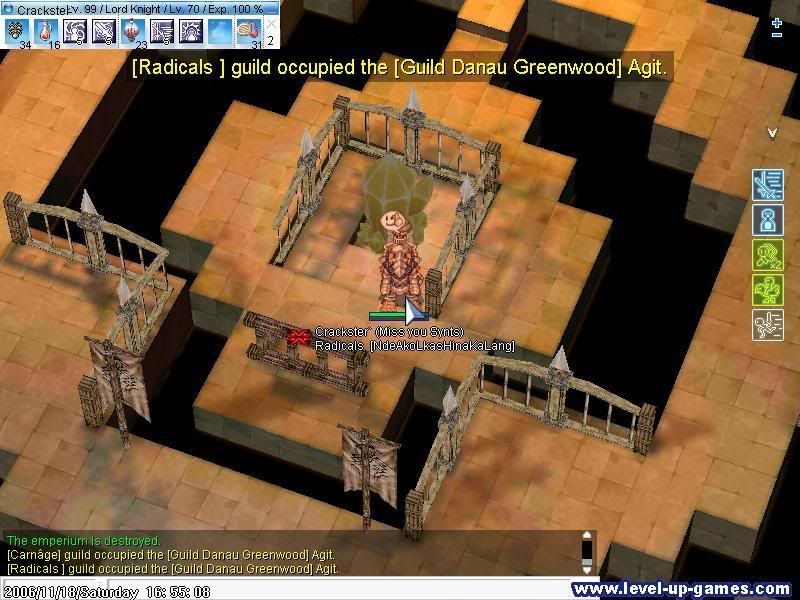Image resolution: width=800 pixels, height=600 pixels.
Task: Select the green running figure x2 icon
Action: [767, 255]
